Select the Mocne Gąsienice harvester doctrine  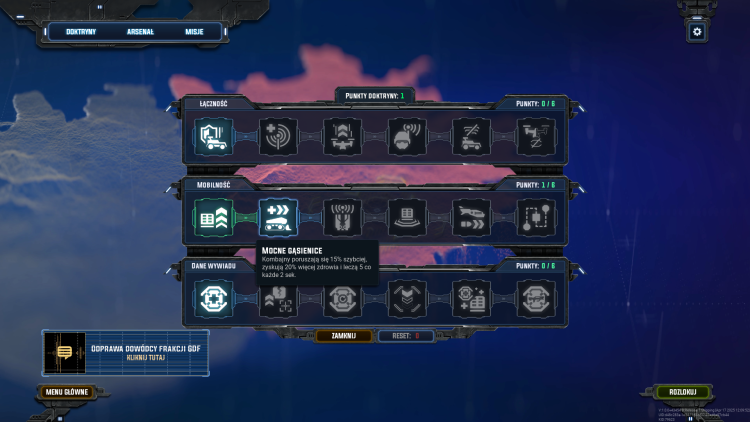[x=279, y=217]
